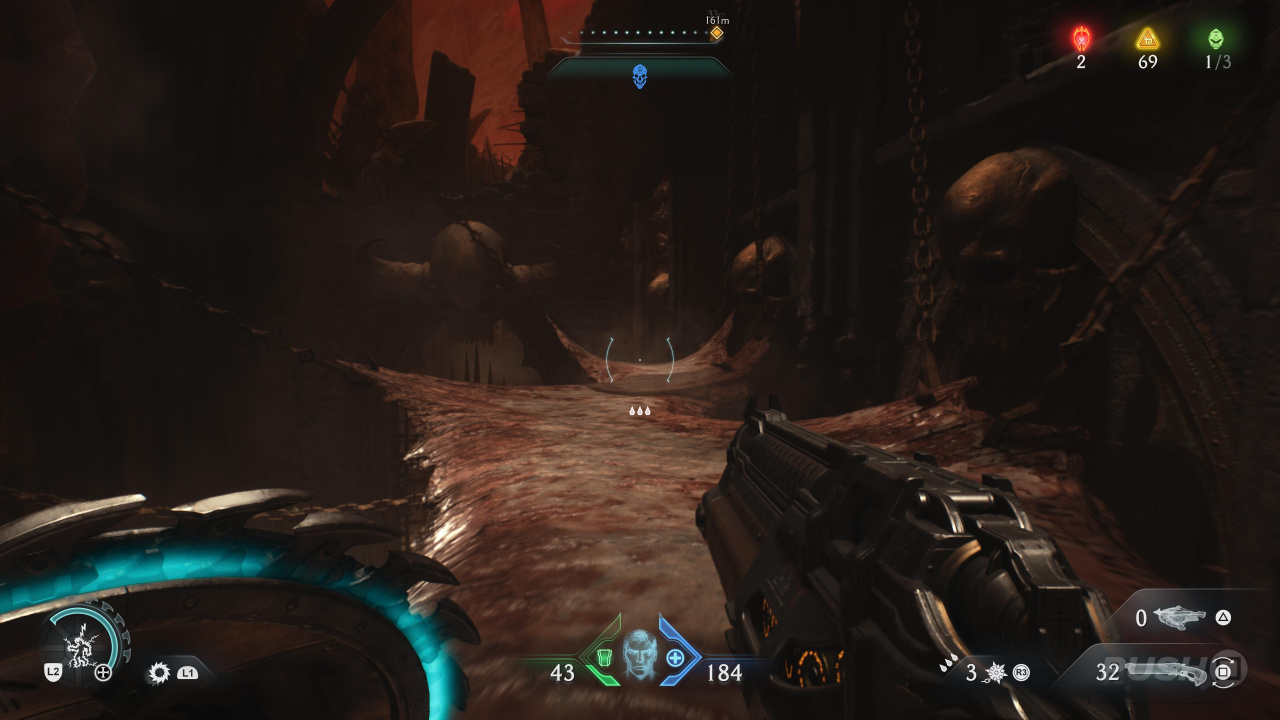Click the orange objective marker on the compass

click(x=716, y=33)
